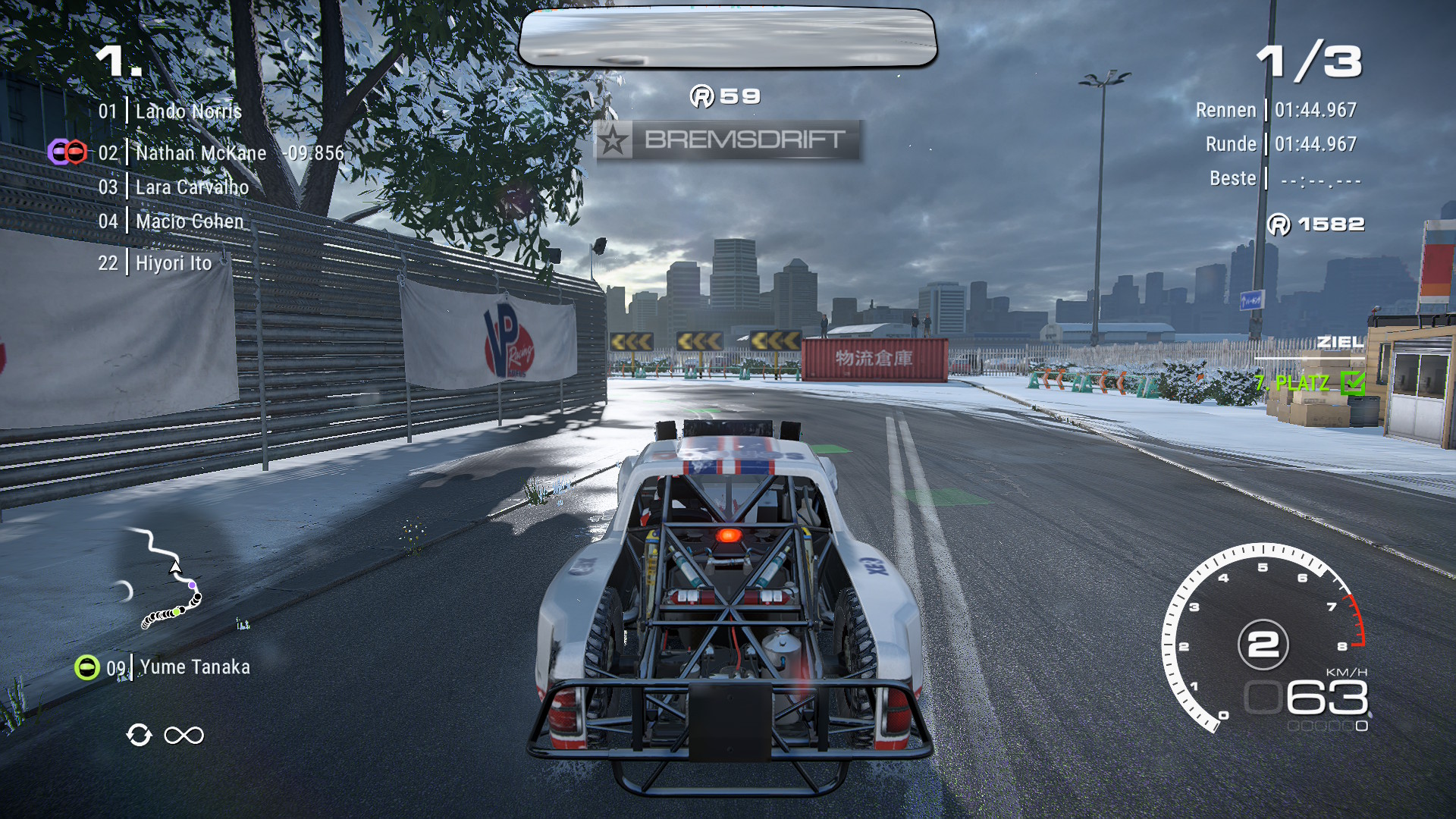Click the rear-view mirror display
Screen dimensions: 1456x819
coord(727,38)
